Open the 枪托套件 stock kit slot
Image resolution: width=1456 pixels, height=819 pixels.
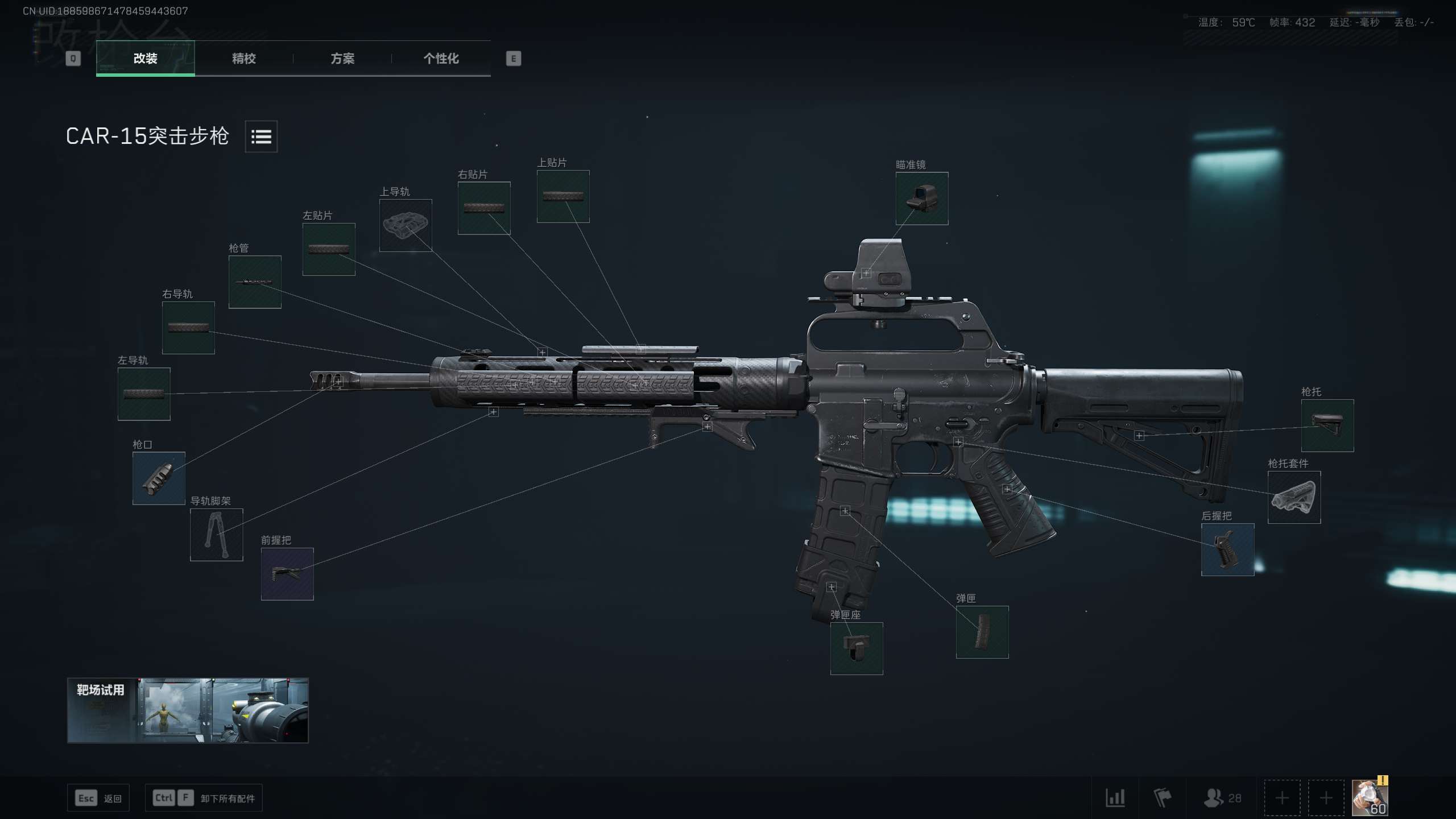pos(1294,497)
